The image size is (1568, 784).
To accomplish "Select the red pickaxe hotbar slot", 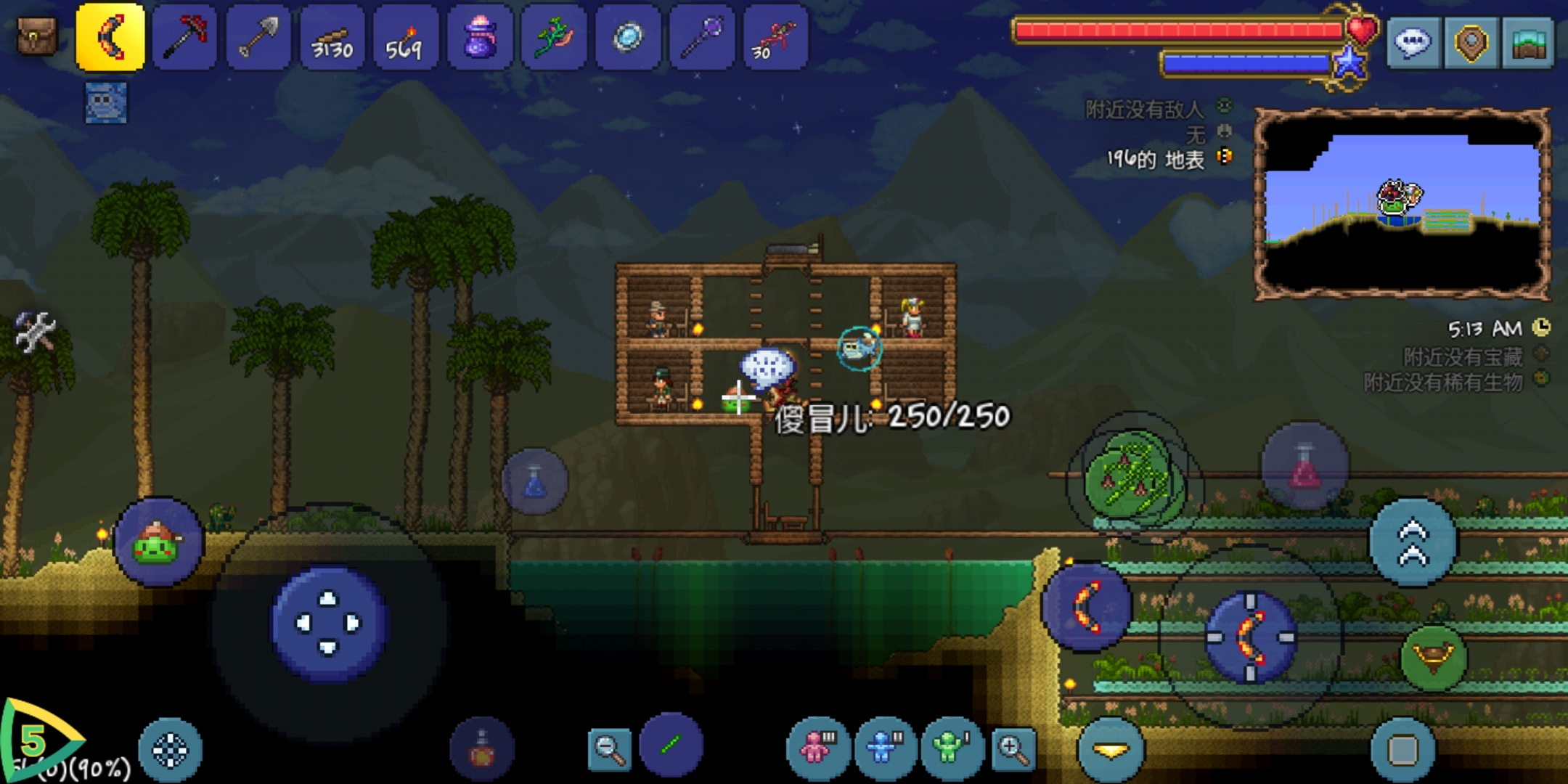I will point(184,36).
